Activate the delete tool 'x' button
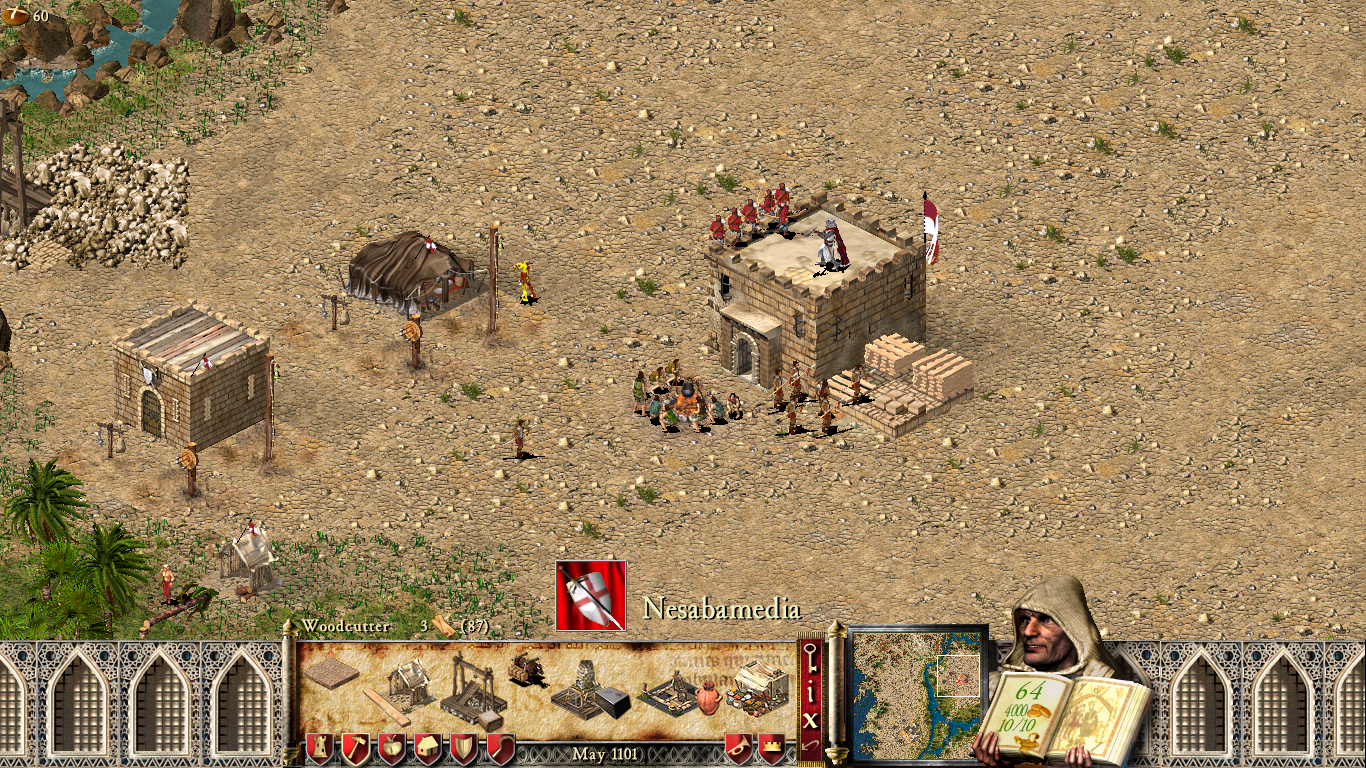 click(x=811, y=718)
